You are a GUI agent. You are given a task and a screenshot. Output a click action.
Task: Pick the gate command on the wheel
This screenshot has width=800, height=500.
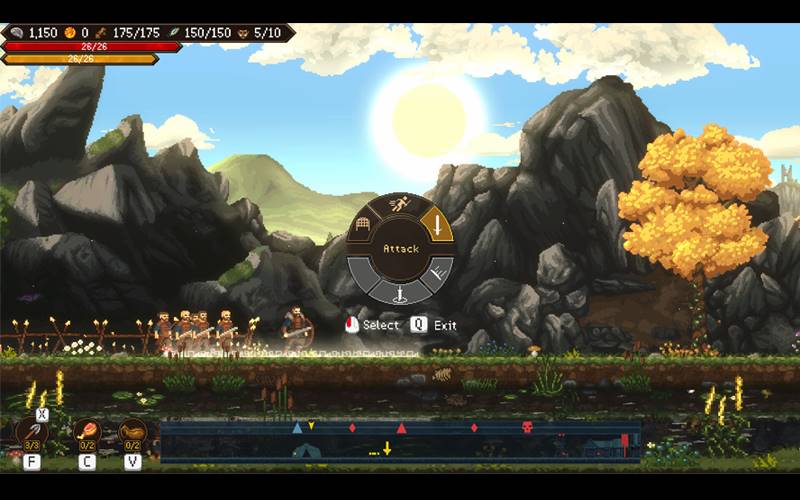(364, 224)
